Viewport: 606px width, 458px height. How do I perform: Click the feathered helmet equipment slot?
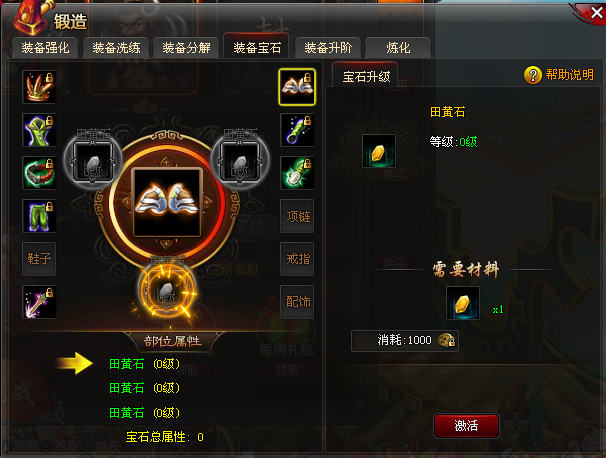[x=38, y=88]
